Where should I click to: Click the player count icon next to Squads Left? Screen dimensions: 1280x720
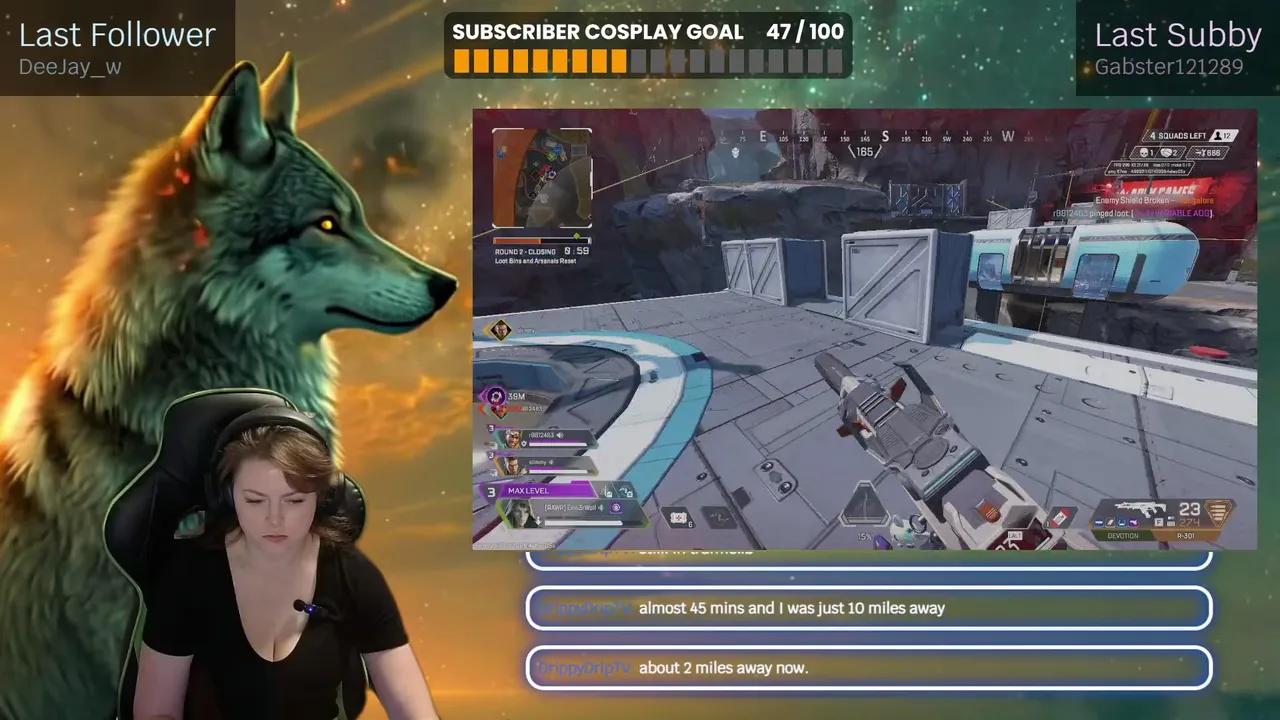pyautogui.click(x=1218, y=136)
